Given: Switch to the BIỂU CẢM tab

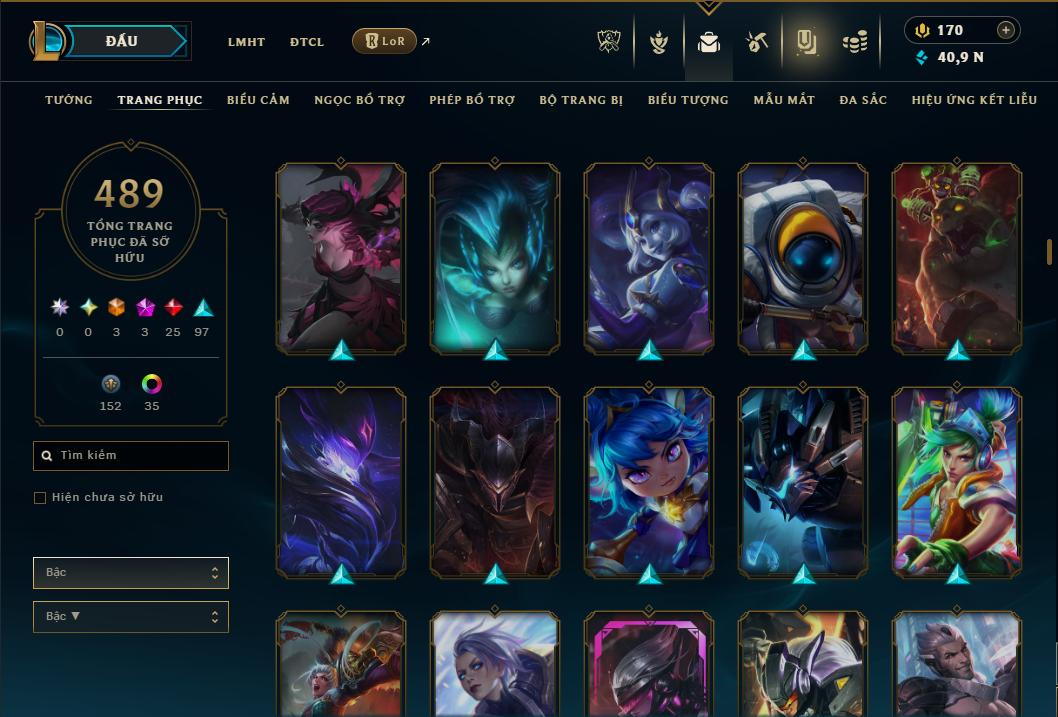Looking at the screenshot, I should coord(258,100).
